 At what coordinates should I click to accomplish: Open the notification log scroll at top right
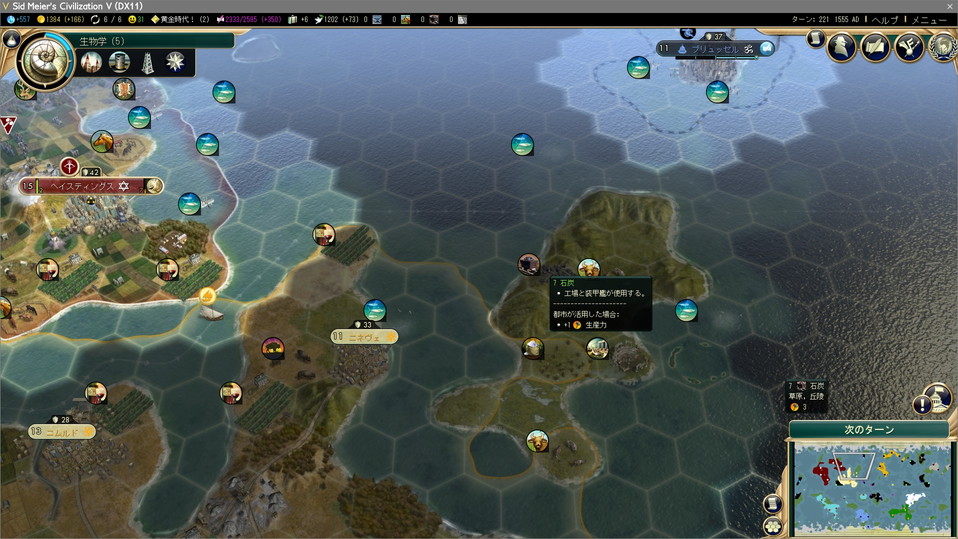tap(815, 39)
